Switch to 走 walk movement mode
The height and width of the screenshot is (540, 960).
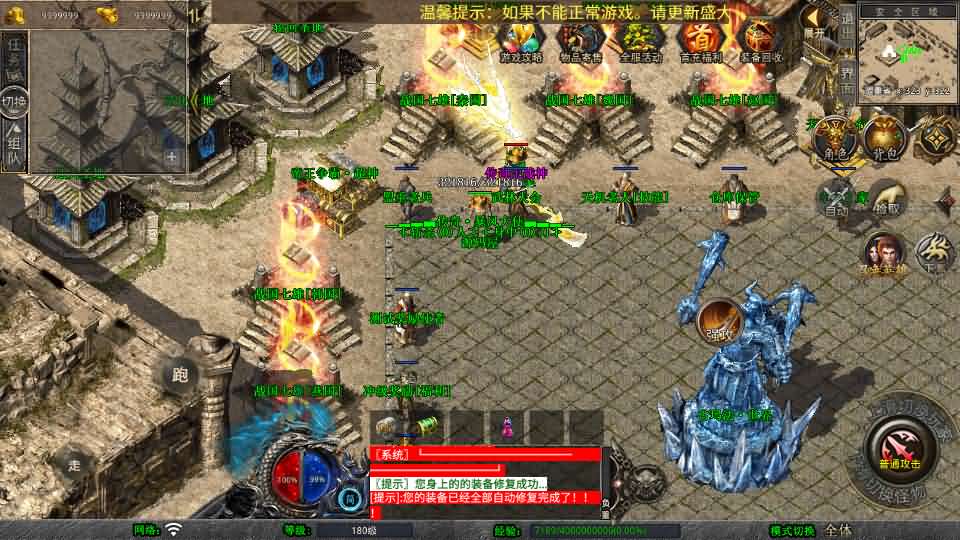click(73, 463)
